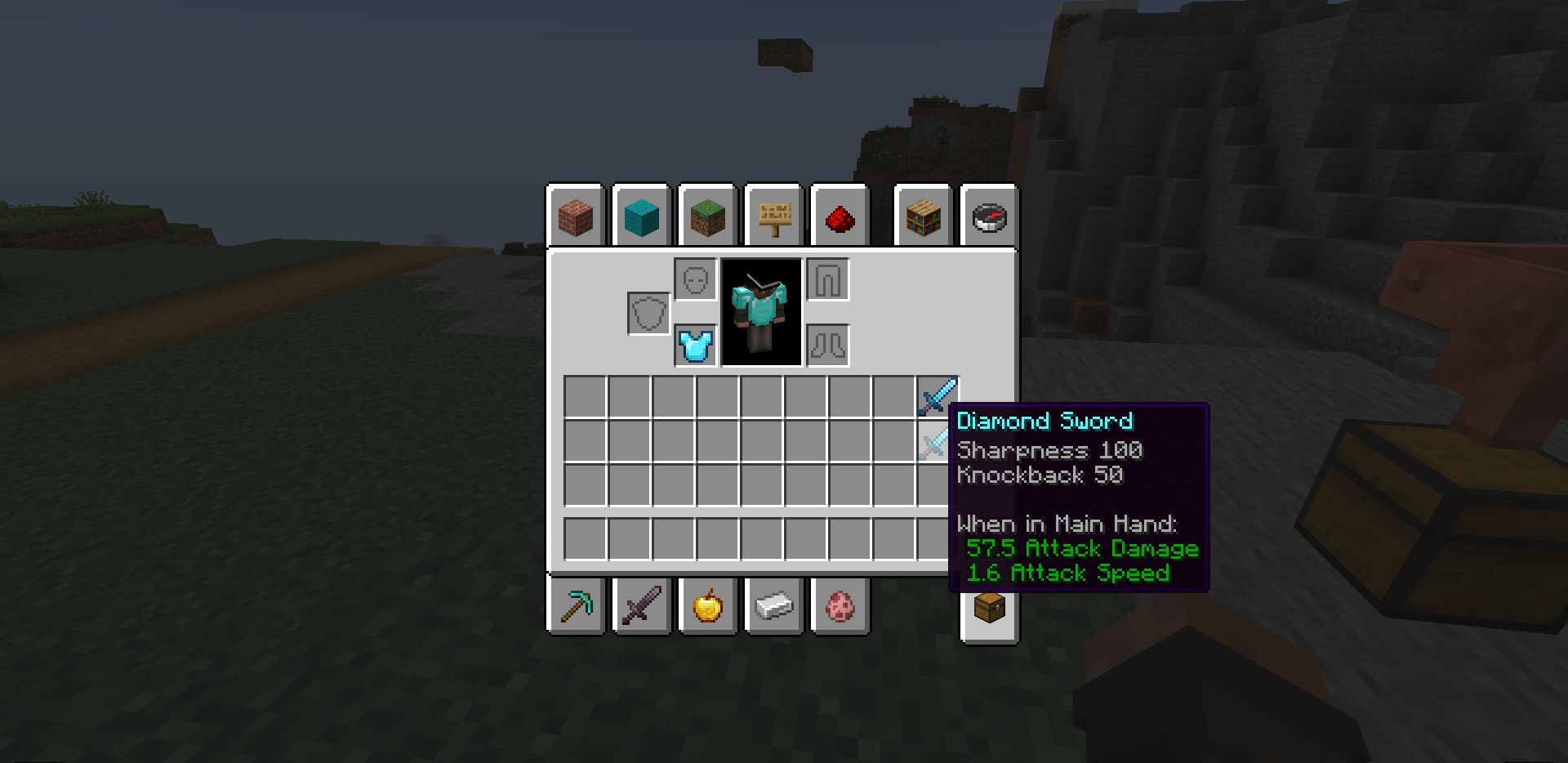Select the iron ingot Ingredients tab
Image resolution: width=1568 pixels, height=763 pixels.
(x=774, y=607)
